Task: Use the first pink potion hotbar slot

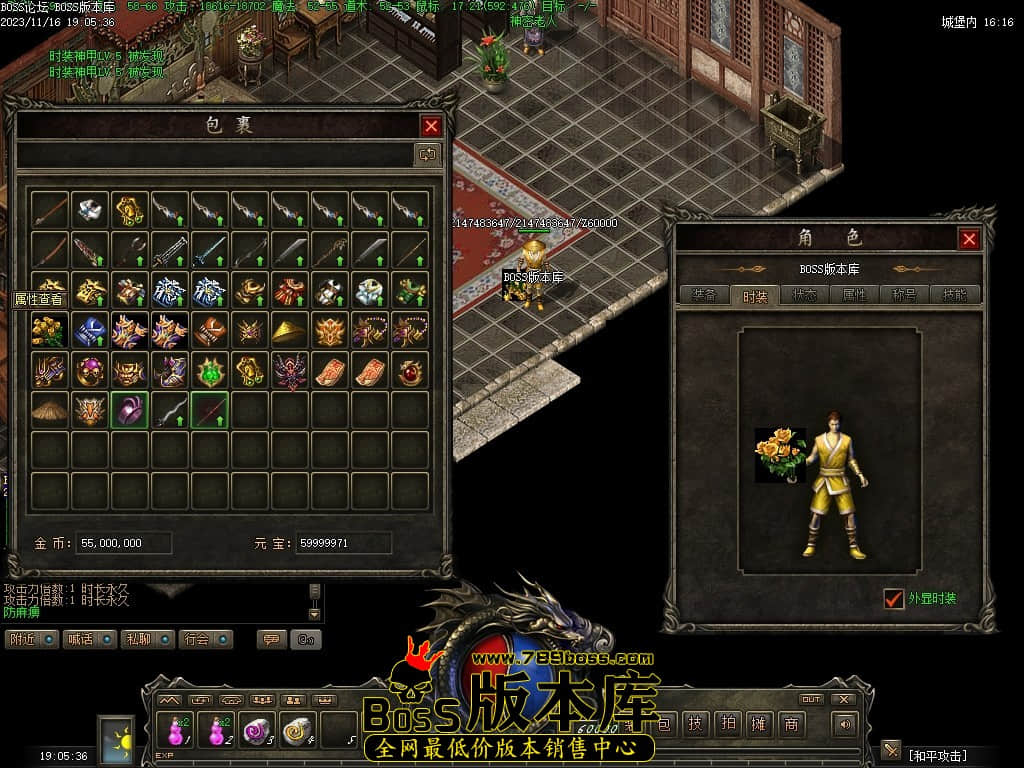Action: coord(178,731)
